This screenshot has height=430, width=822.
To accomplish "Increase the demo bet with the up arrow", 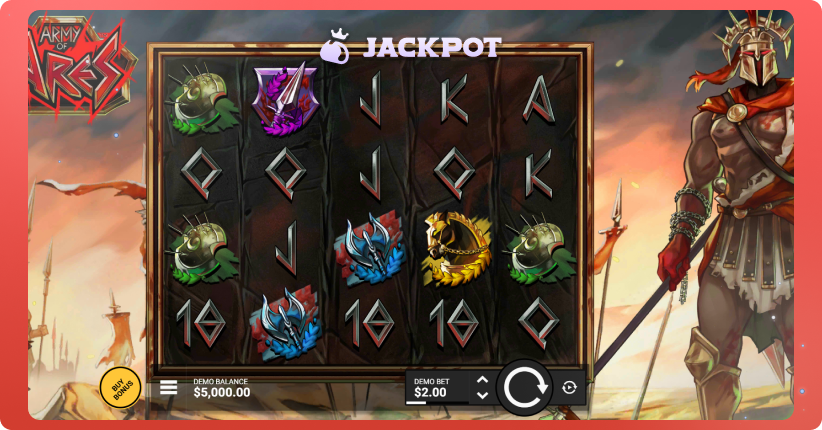I will 483,380.
